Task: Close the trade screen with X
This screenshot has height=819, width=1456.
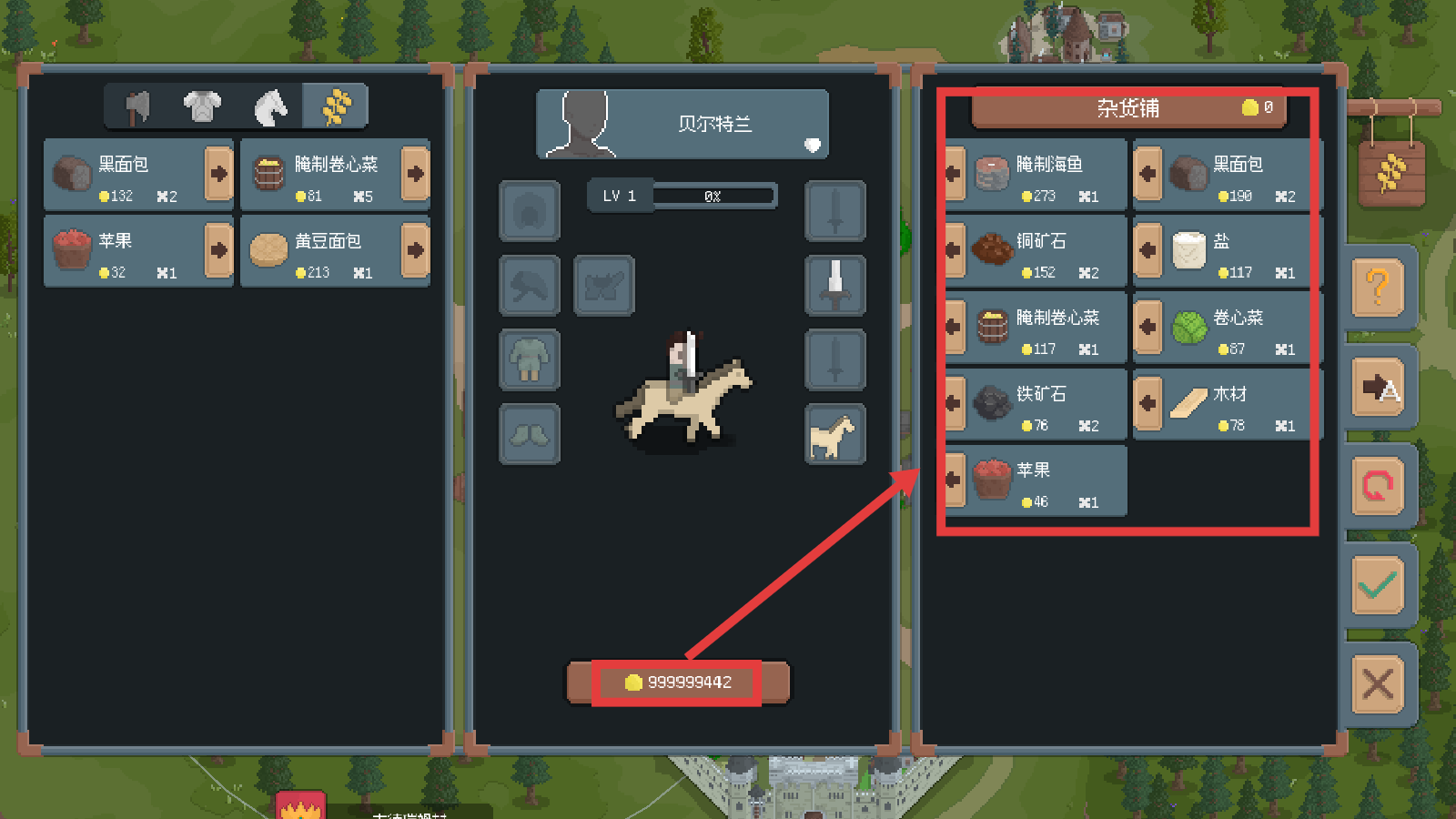Action: (x=1378, y=683)
